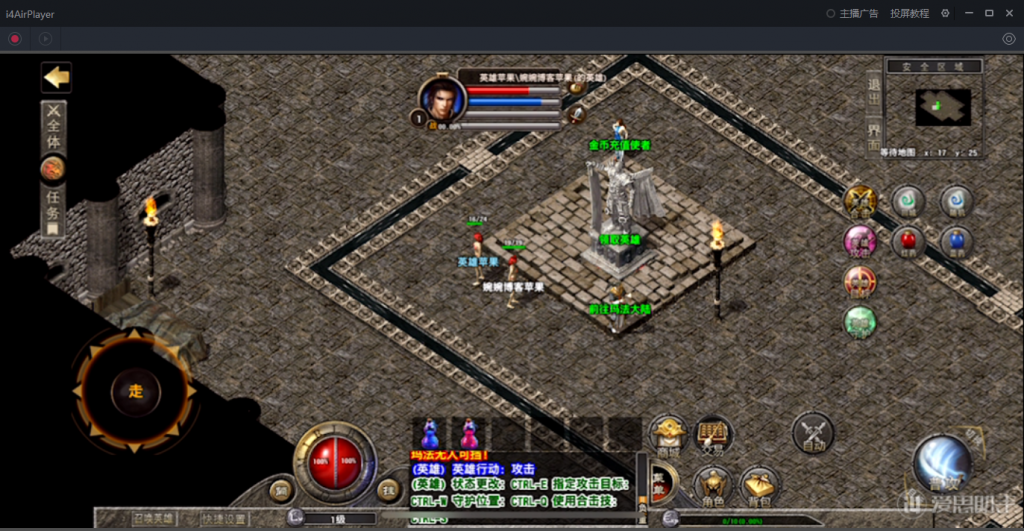Screen dimensions: 1024x531
Task: Toggle 自动 auto-combat crossed swords button
Action: coord(812,434)
